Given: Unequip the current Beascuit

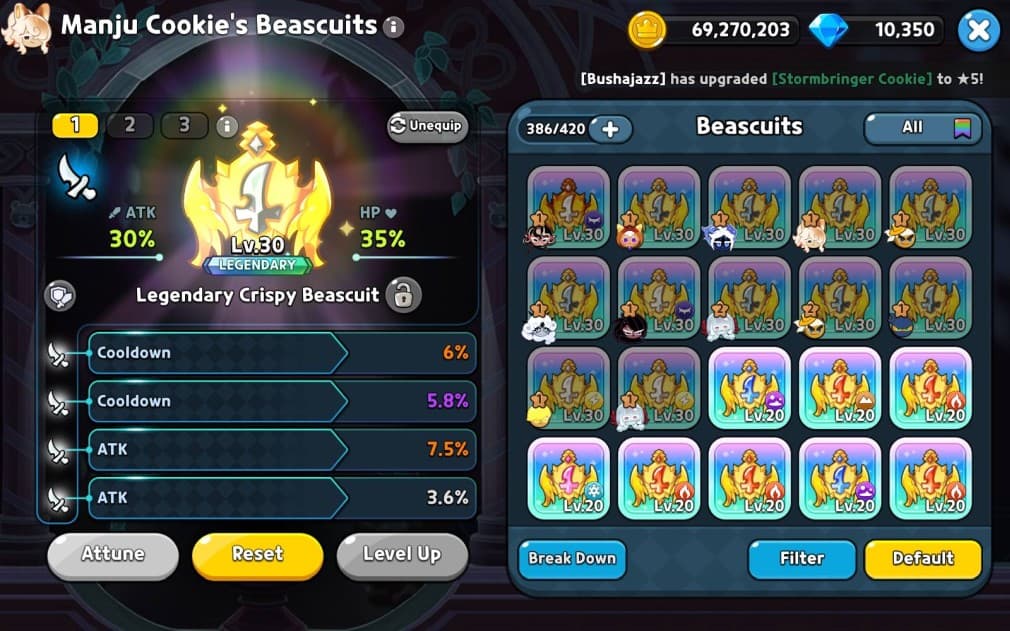Looking at the screenshot, I should pos(427,127).
